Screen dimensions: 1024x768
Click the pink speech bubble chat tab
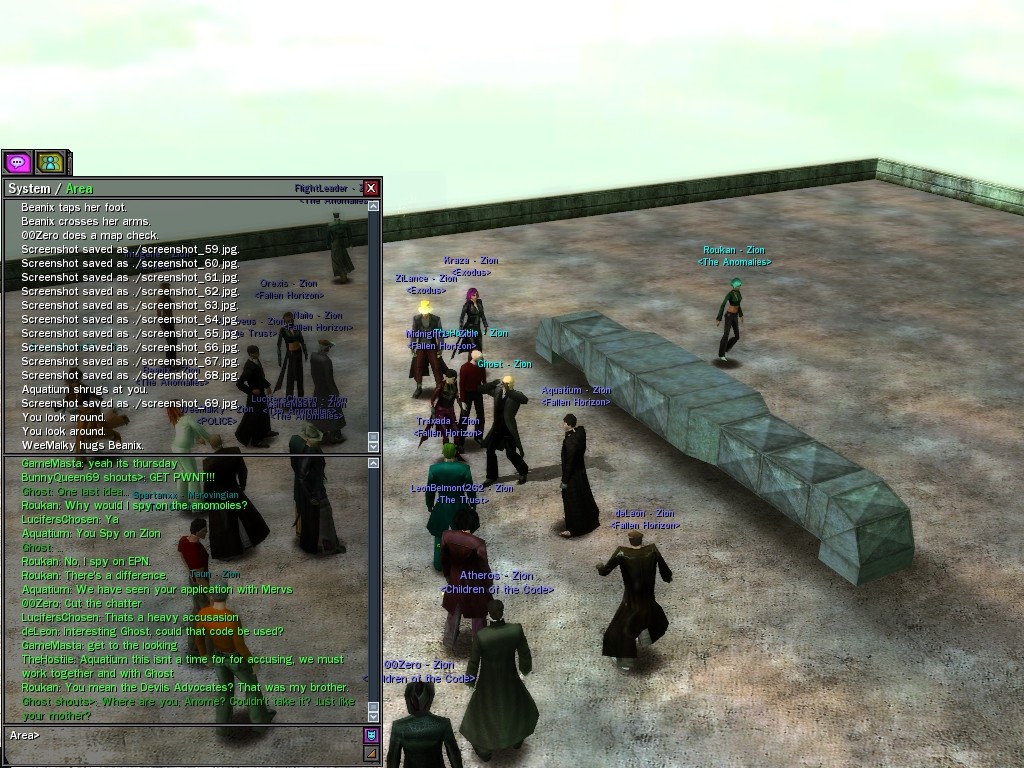click(x=17, y=162)
